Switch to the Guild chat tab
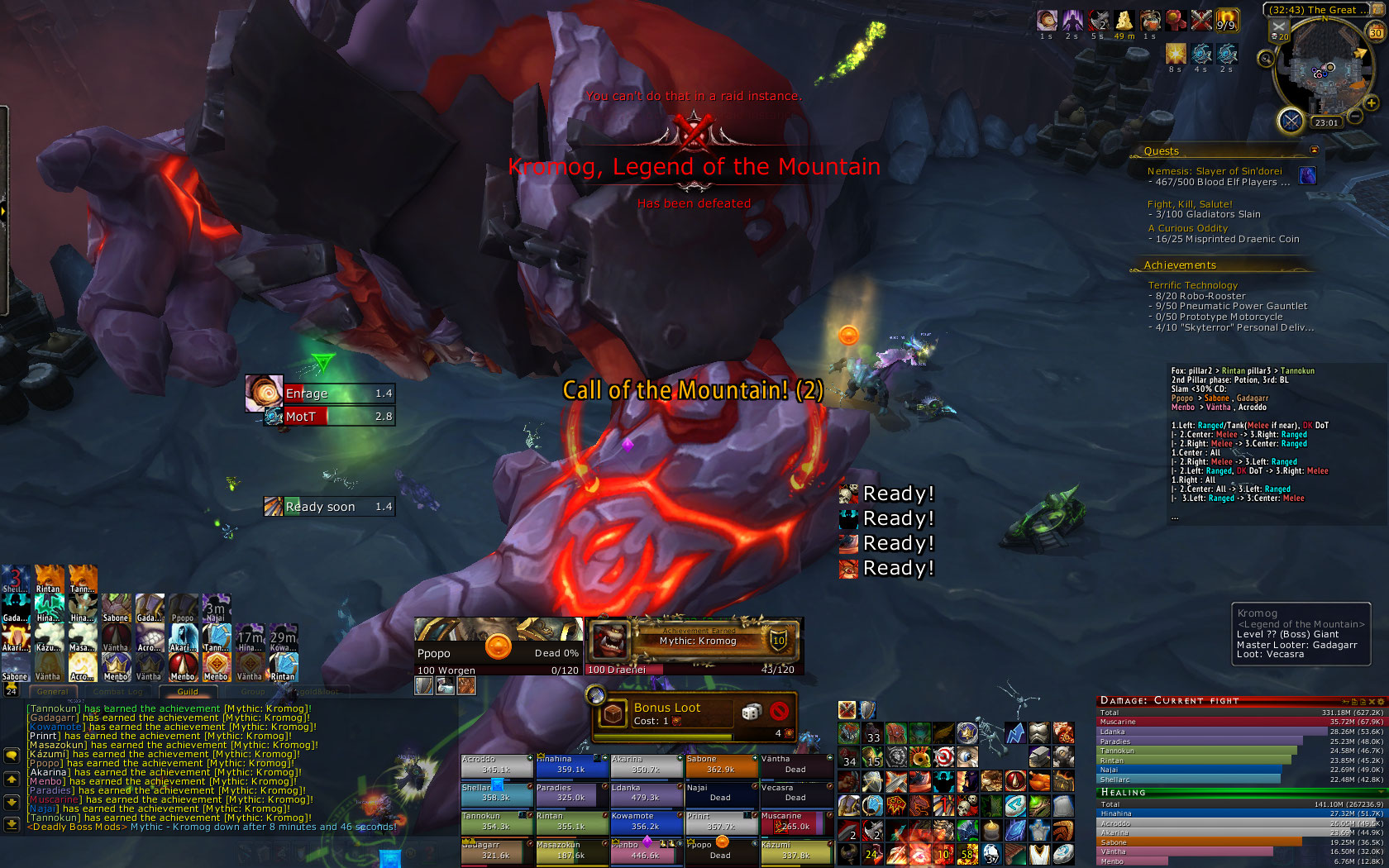 [x=188, y=692]
